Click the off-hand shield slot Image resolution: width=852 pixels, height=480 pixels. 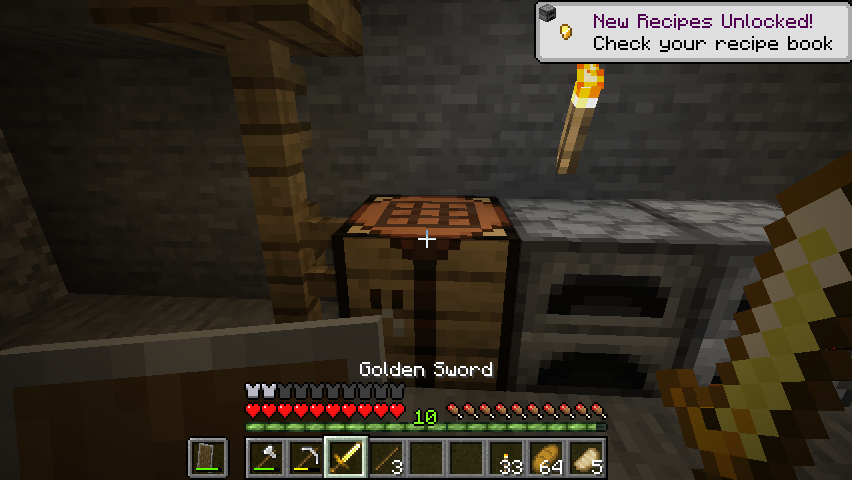pyautogui.click(x=208, y=458)
